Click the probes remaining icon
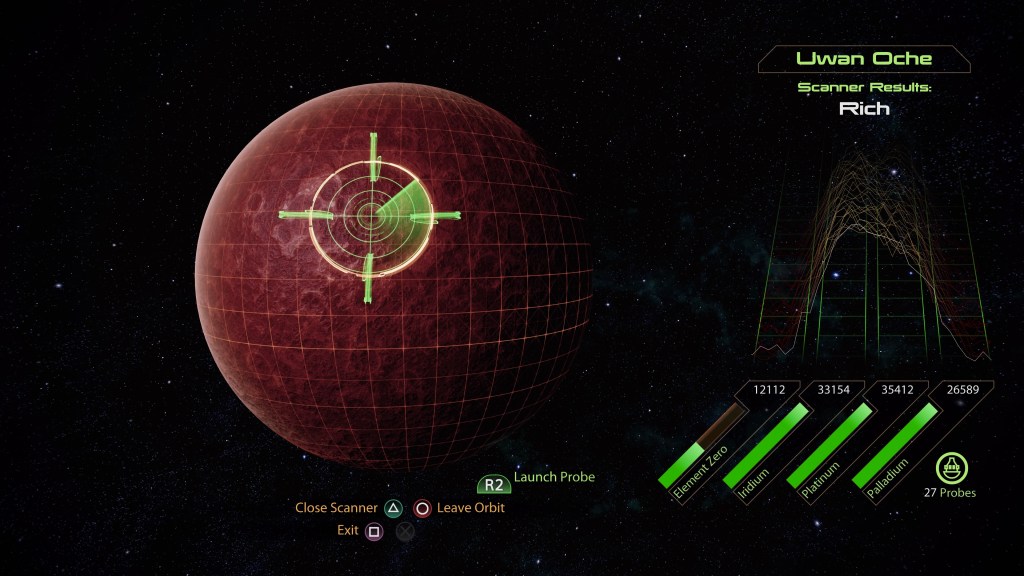This screenshot has width=1024, height=576. pos(949,467)
